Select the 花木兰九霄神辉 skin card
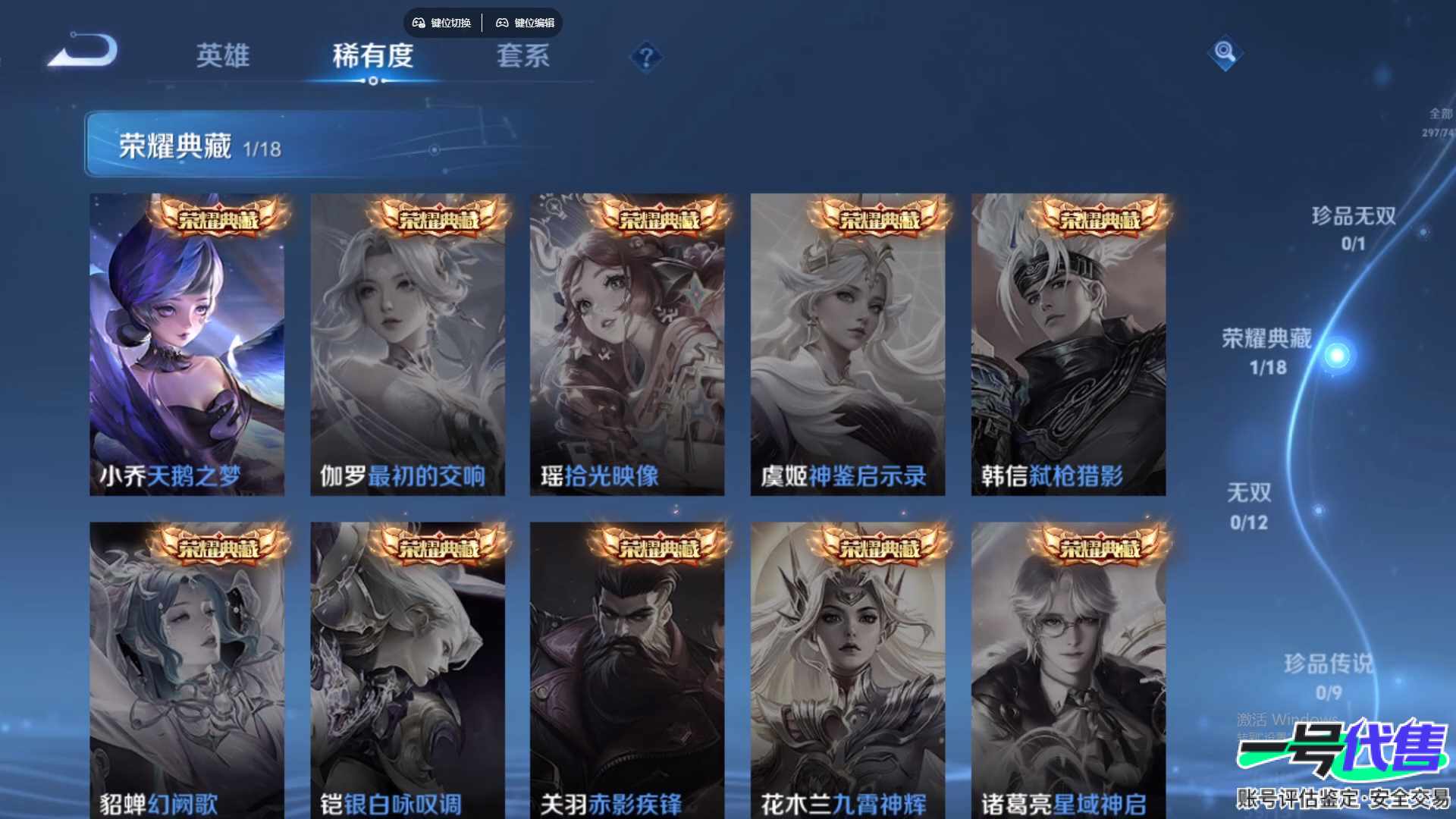1456x819 pixels. coord(847,671)
